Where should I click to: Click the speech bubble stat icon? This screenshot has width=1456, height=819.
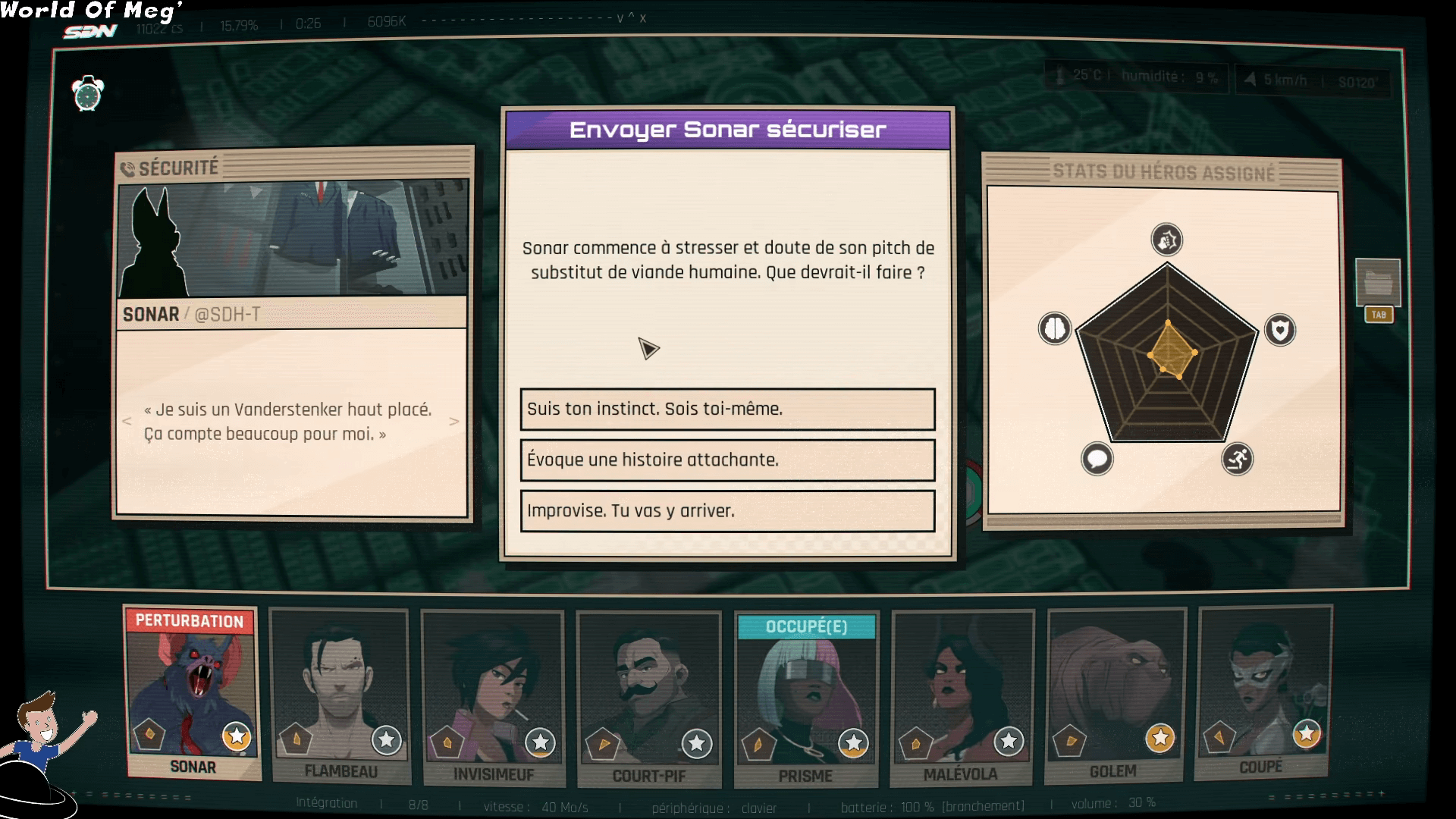[1097, 459]
